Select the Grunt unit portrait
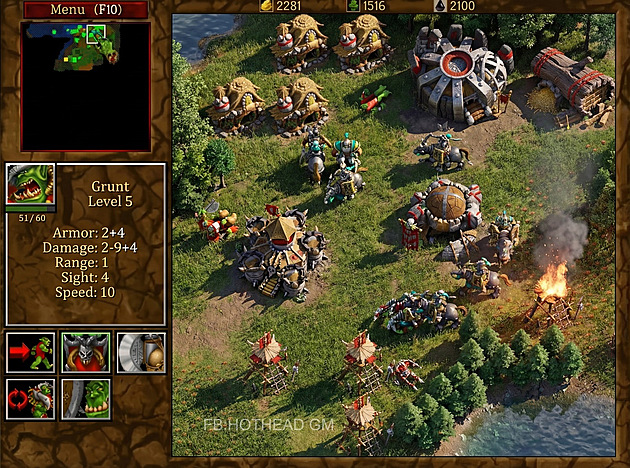630x468 pixels. click(x=31, y=186)
